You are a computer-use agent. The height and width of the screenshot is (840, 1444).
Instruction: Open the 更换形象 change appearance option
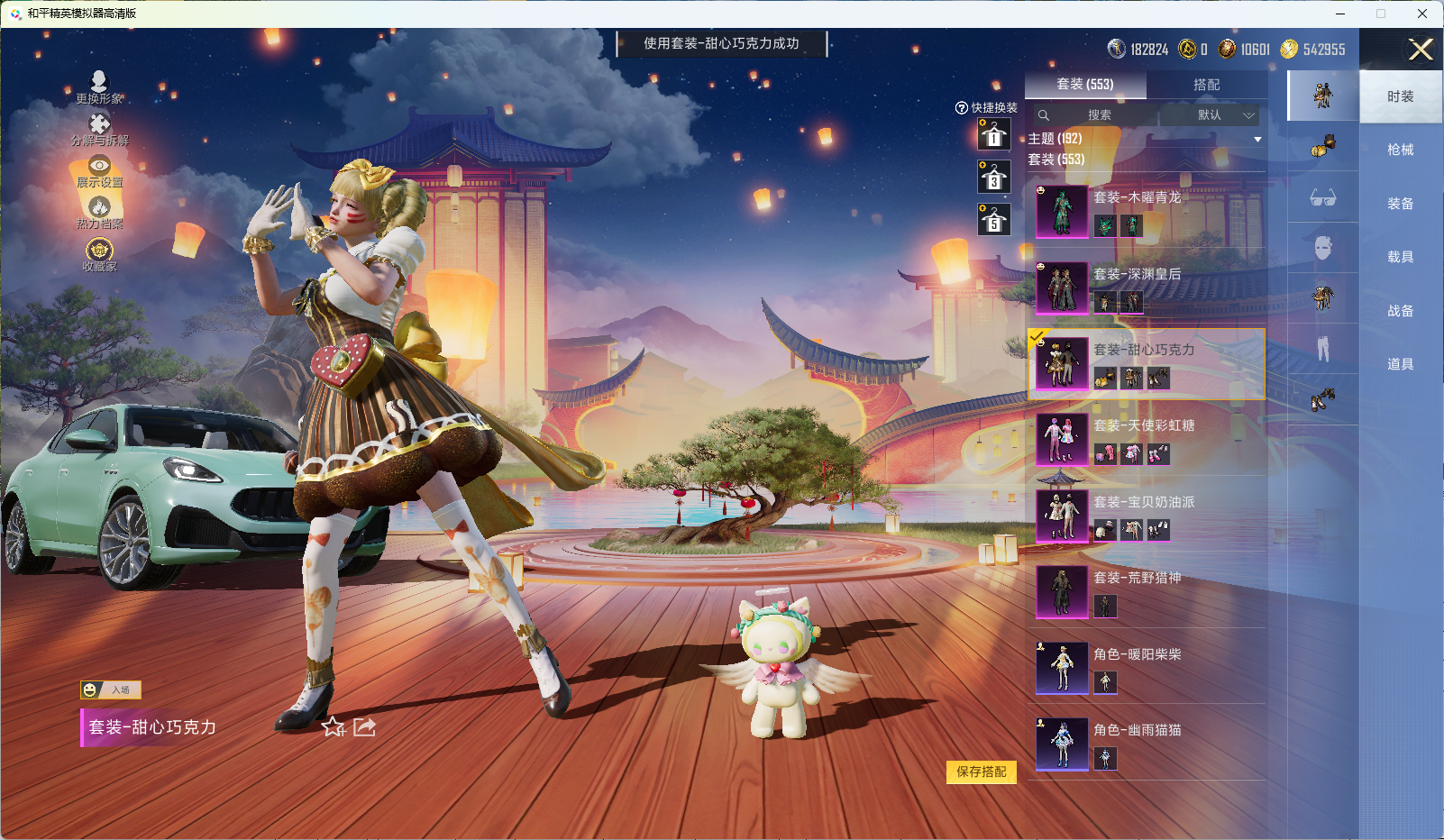tap(99, 87)
